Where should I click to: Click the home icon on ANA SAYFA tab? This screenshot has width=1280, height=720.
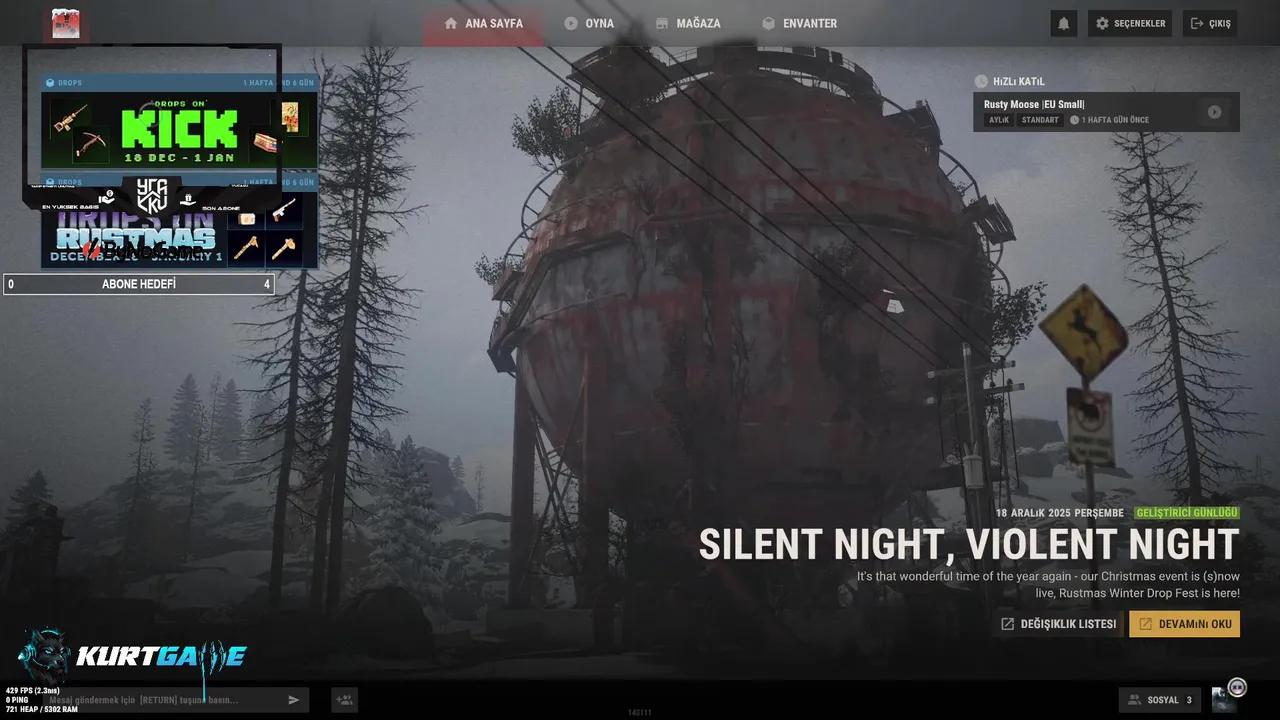click(450, 23)
